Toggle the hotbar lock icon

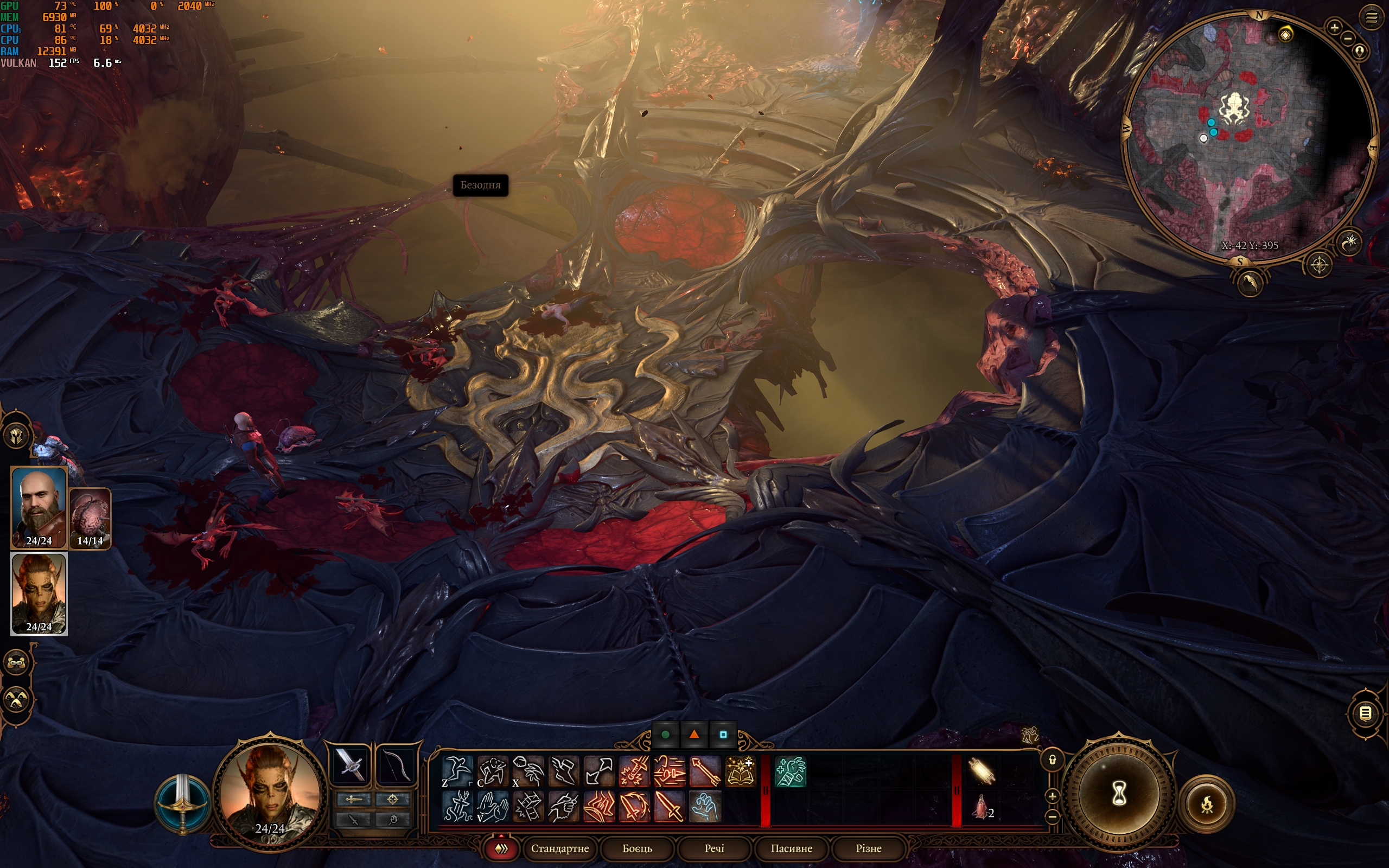tap(1052, 760)
